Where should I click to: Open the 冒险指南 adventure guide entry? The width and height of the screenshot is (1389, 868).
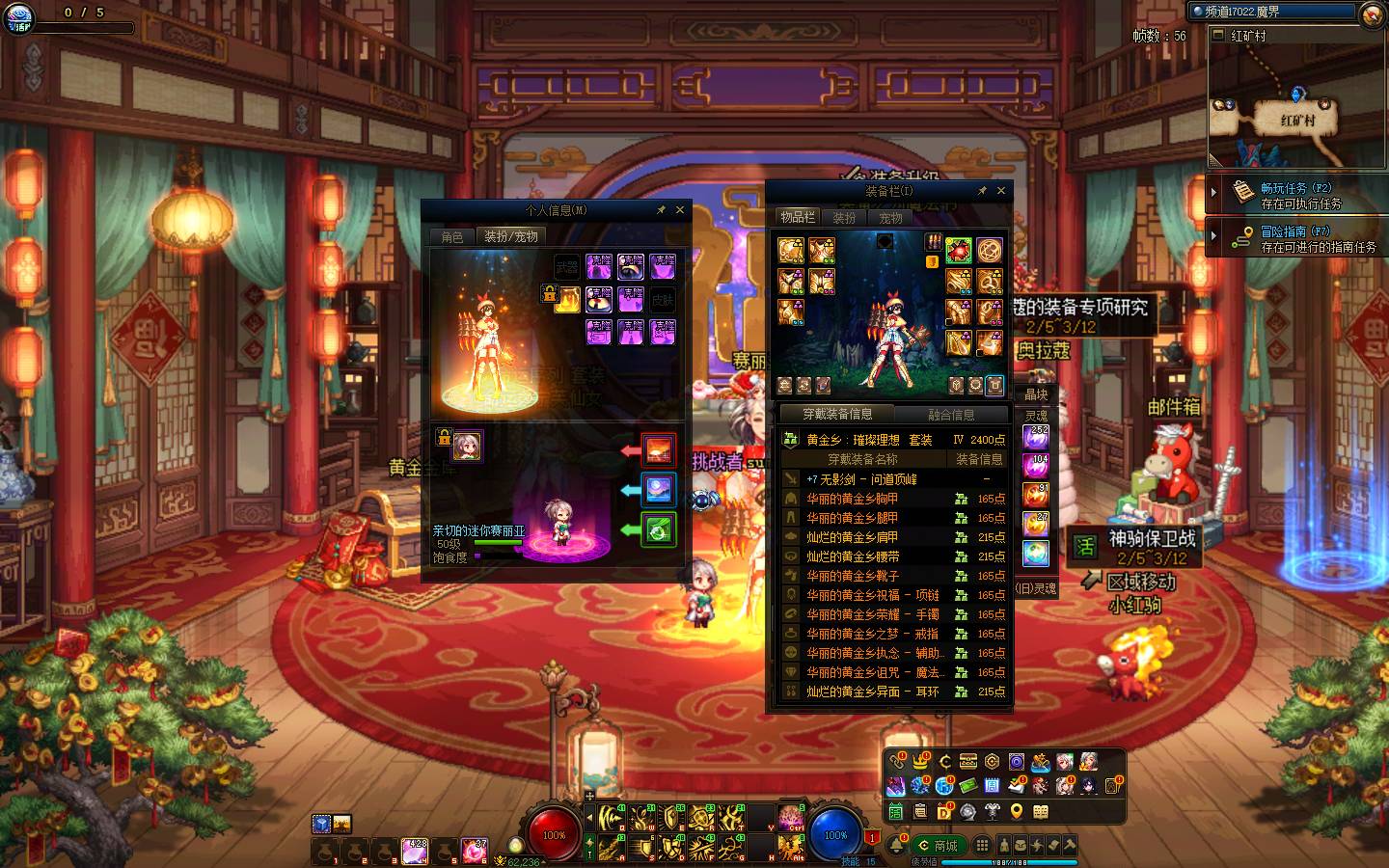pyautogui.click(x=1296, y=238)
